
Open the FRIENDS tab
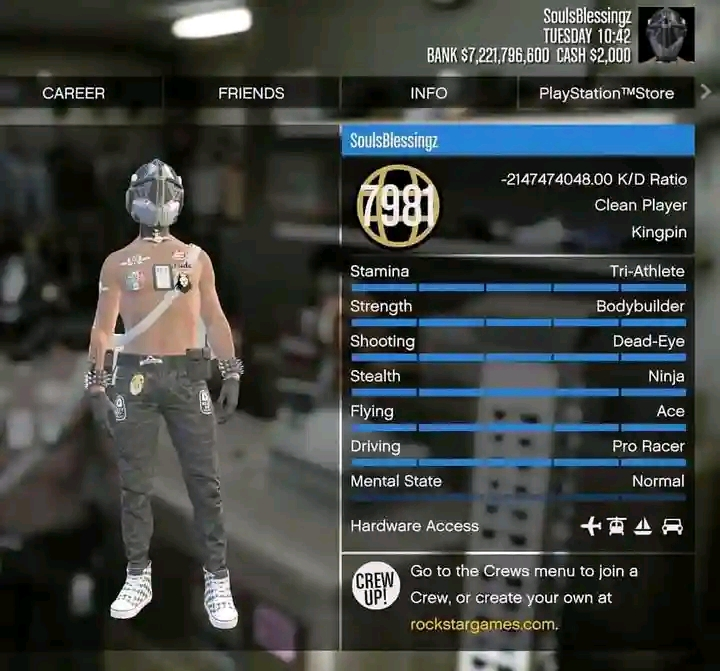251,93
